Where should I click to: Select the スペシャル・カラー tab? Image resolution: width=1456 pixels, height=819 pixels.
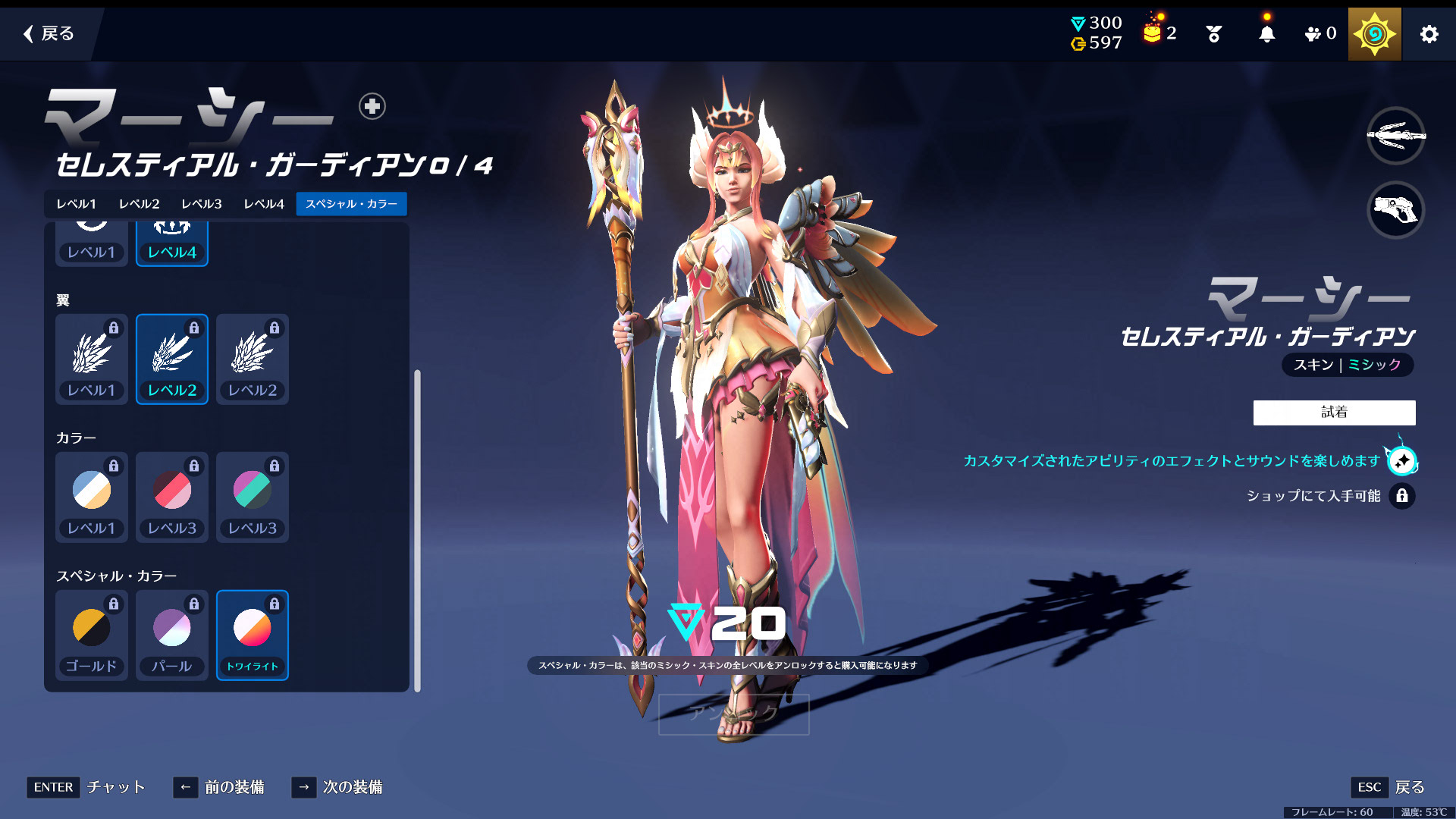click(x=351, y=204)
